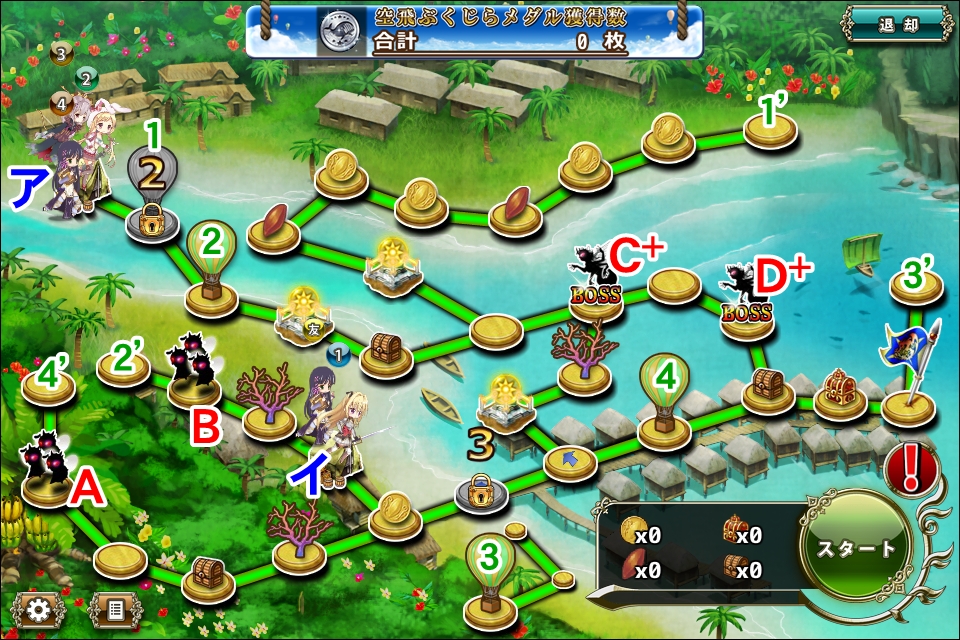Click the red exclamation alert icon
The height and width of the screenshot is (640, 960).
coord(909,467)
